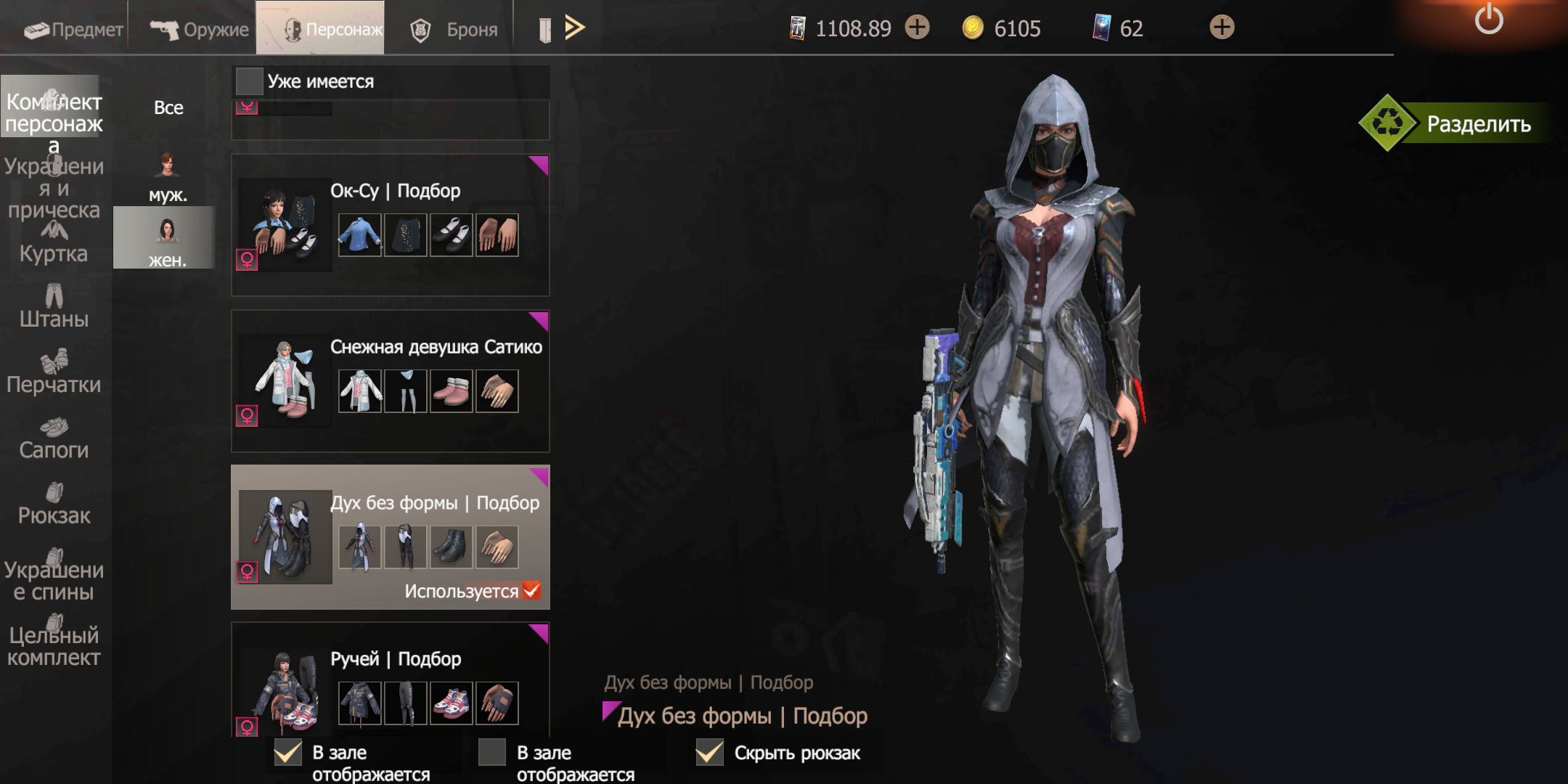The width and height of the screenshot is (1568, 784).
Task: Click the power button icon
Action: point(1488,20)
